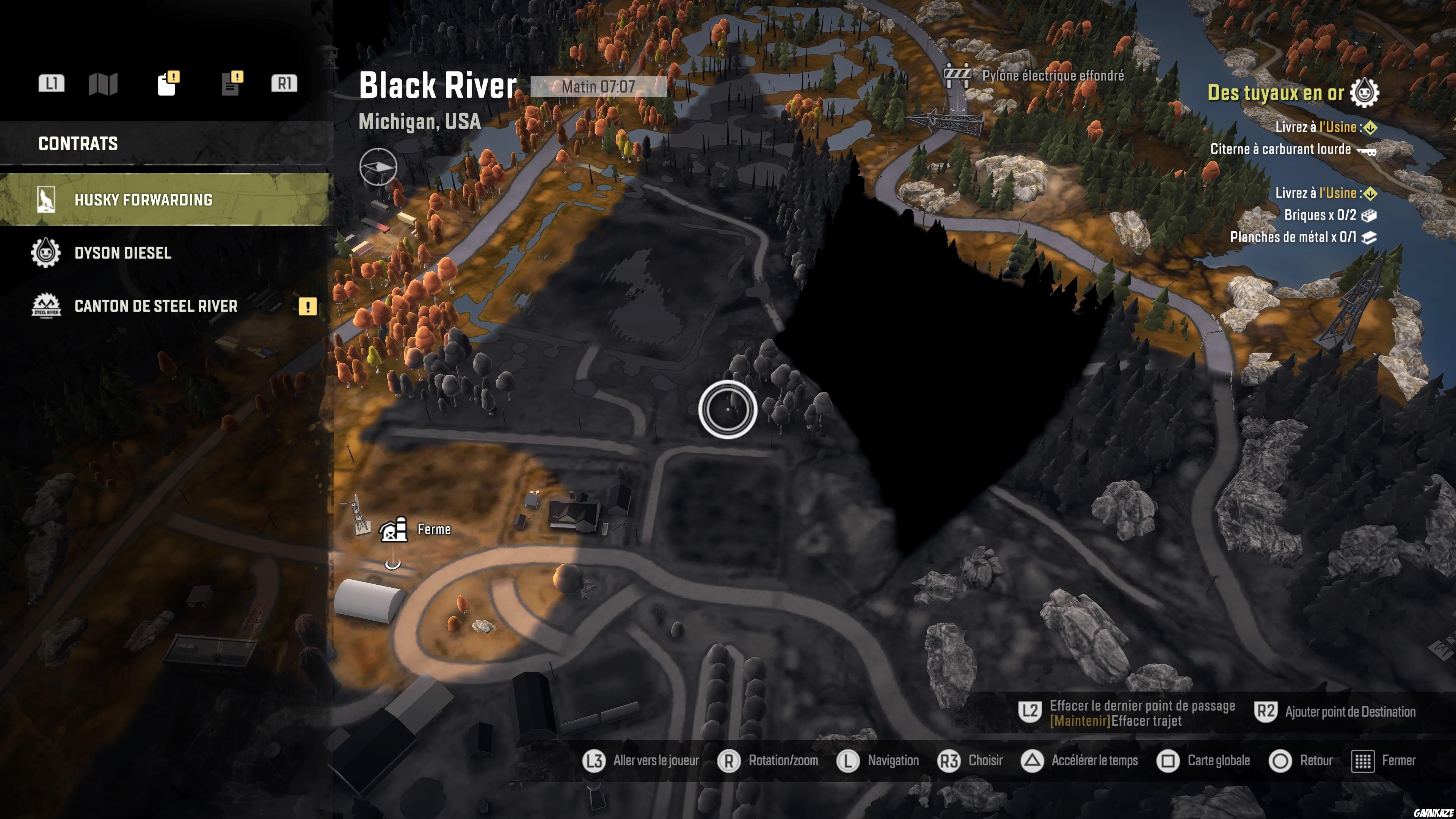1456x819 pixels.
Task: Select the Husky Forwarding contract
Action: 143,200
